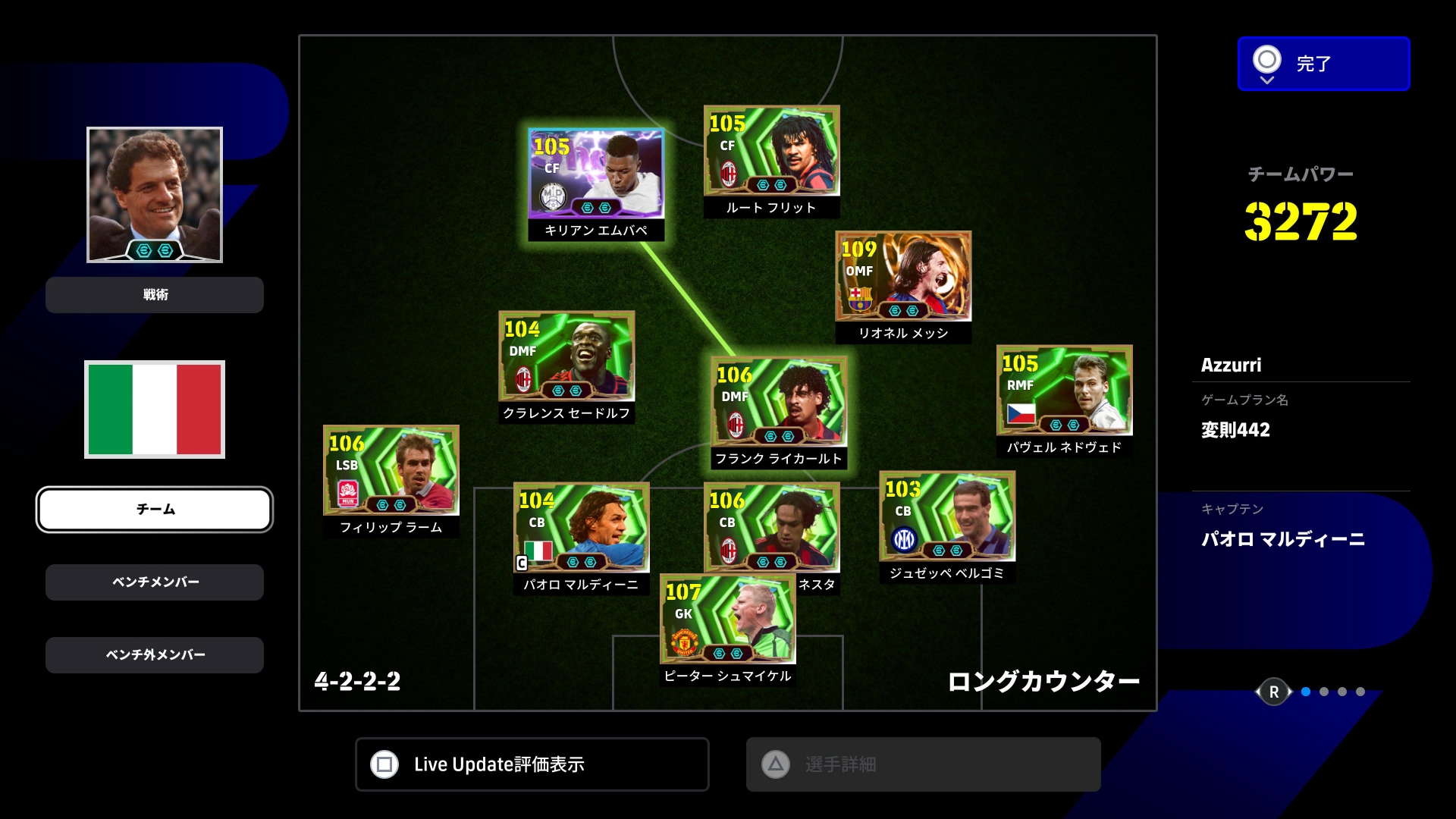The image size is (1456, 819).
Task: Pick goalkeeper Peter Schmeichel's card
Action: click(727, 620)
